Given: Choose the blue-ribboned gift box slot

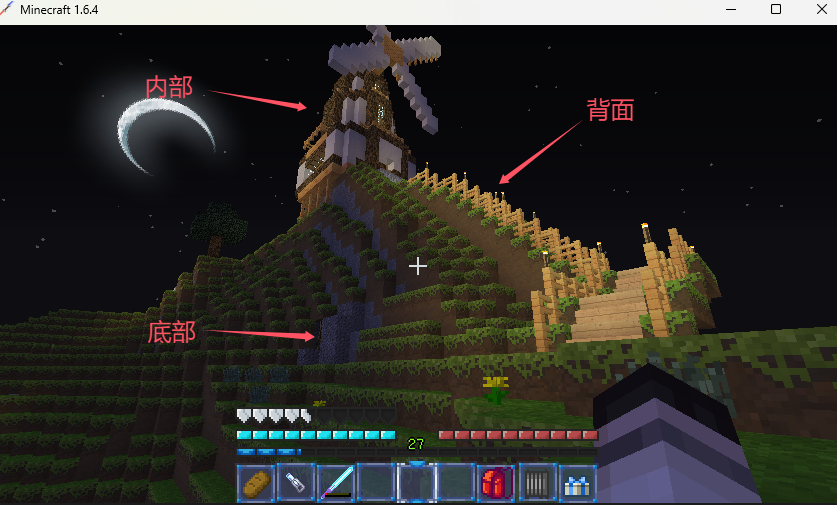Looking at the screenshot, I should (x=577, y=484).
